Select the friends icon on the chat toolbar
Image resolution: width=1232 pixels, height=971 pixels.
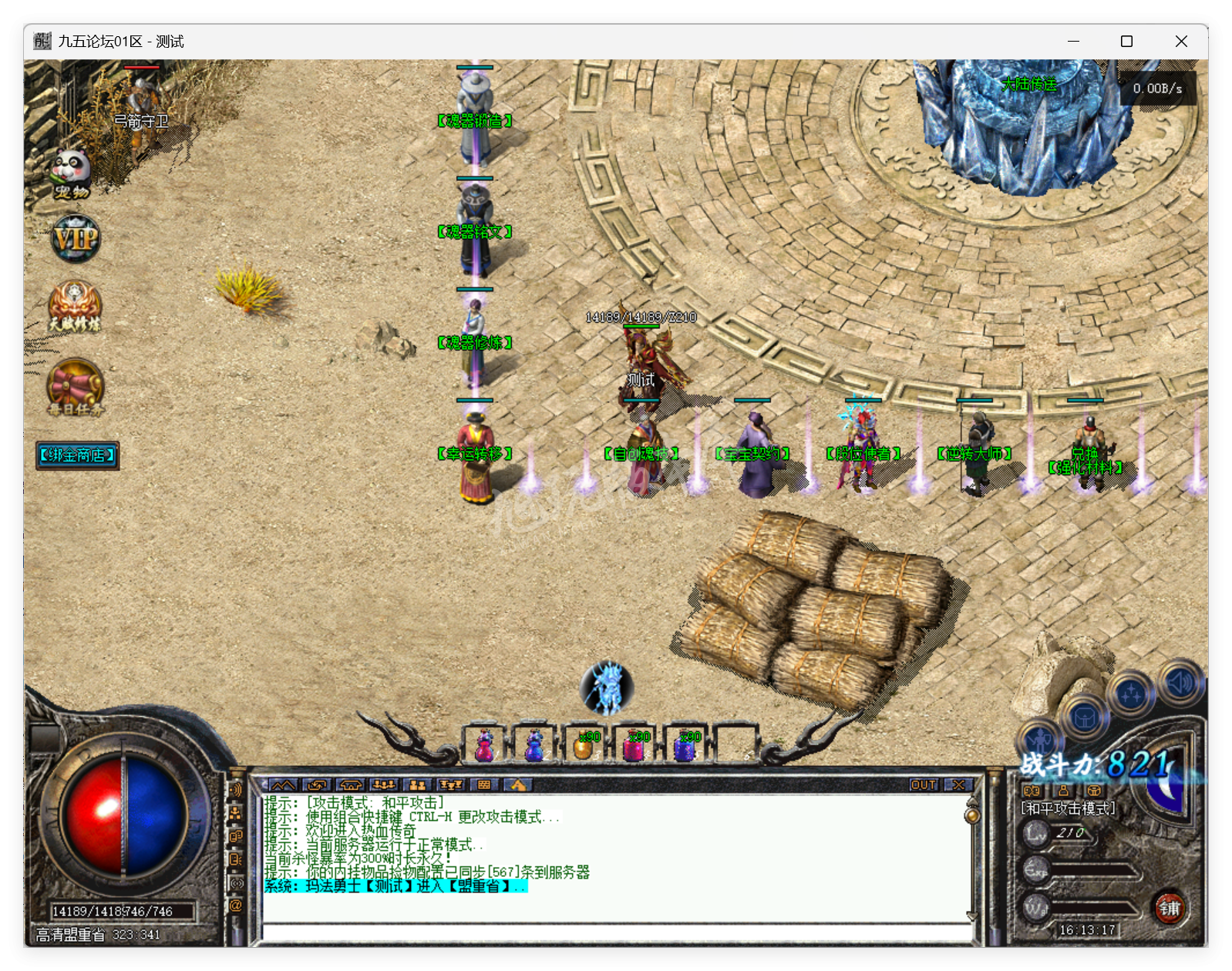coord(417,784)
